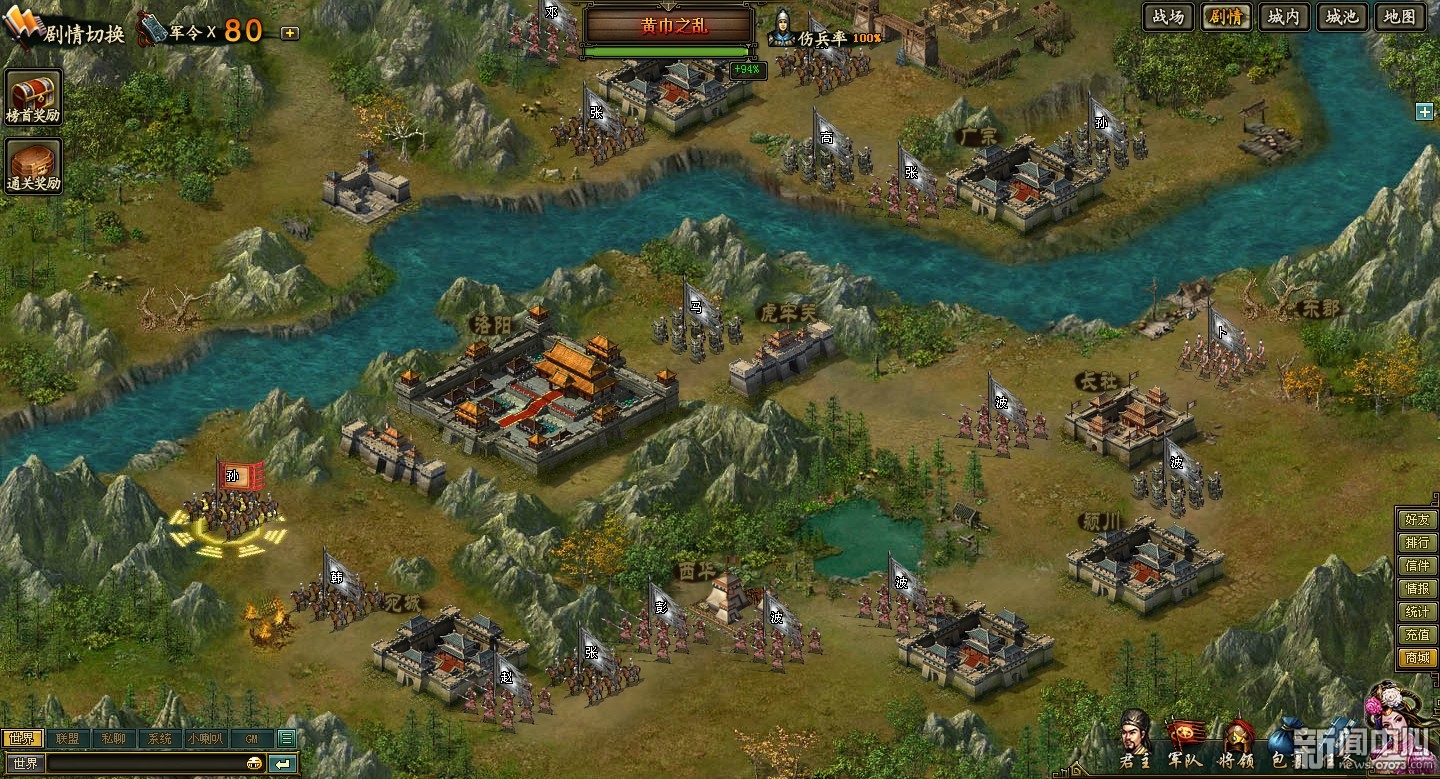Open the 将领 generals helmet menu
Image resolution: width=1440 pixels, height=779 pixels.
pos(1240,740)
